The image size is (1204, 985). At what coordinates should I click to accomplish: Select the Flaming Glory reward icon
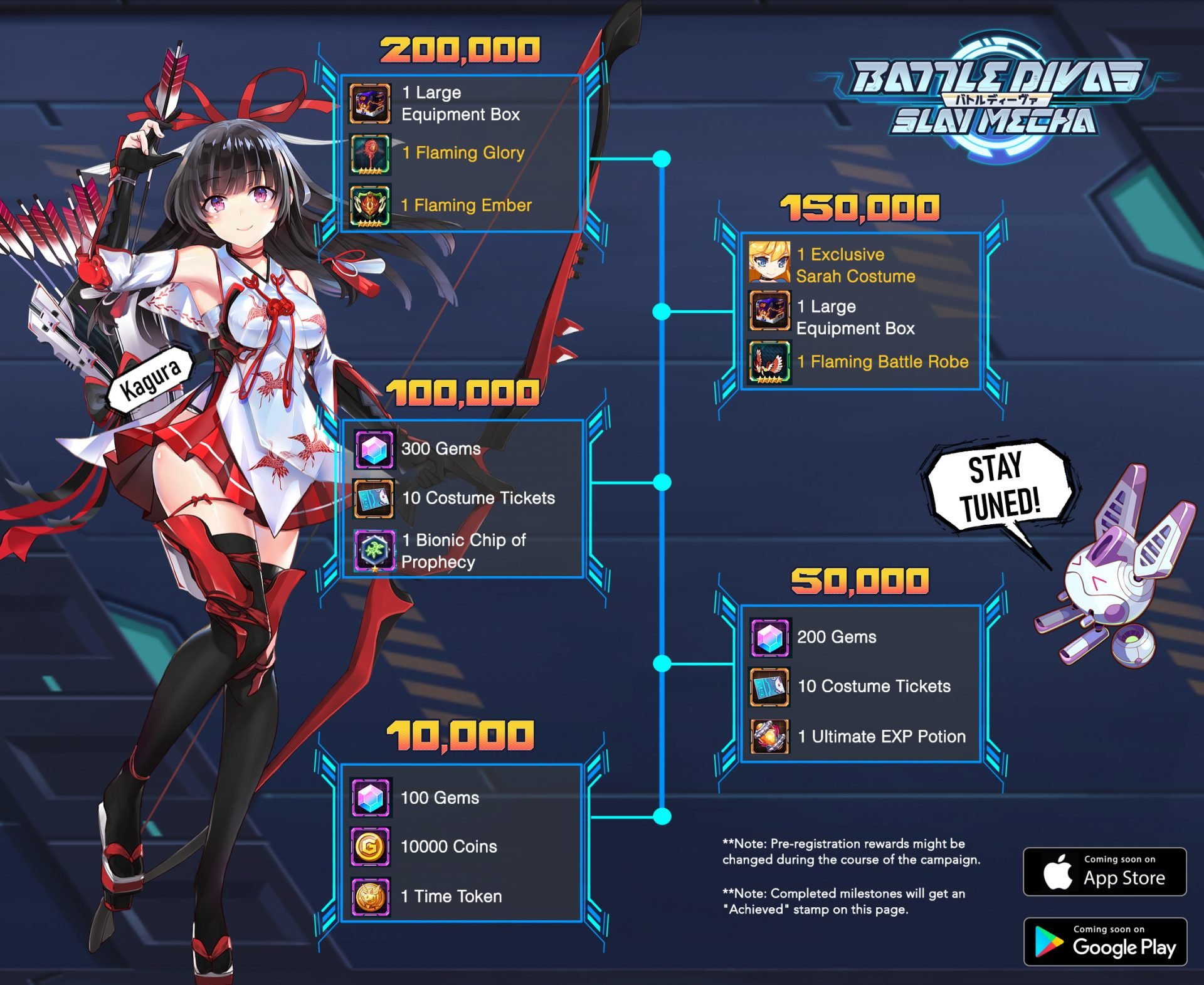[370, 154]
